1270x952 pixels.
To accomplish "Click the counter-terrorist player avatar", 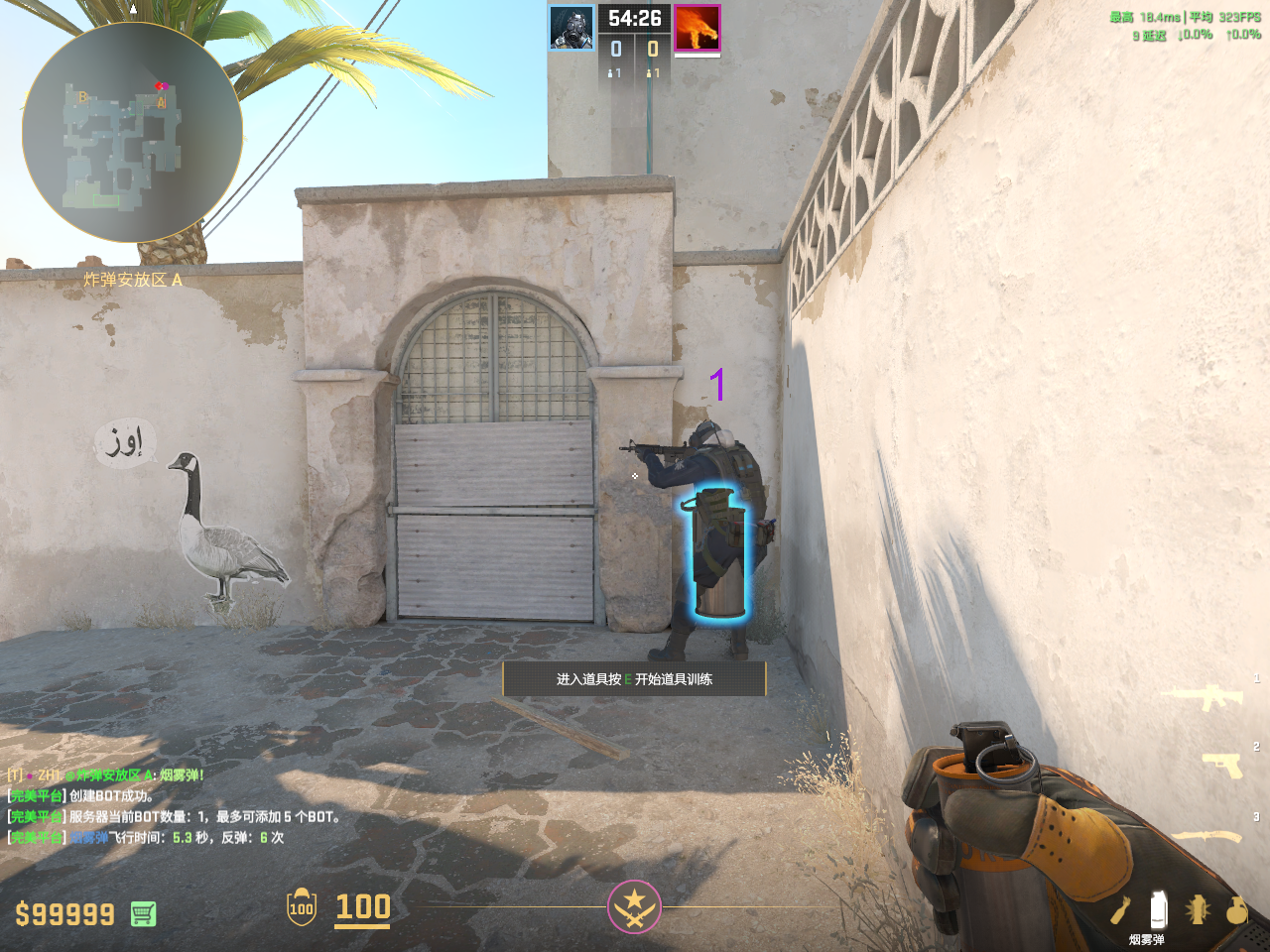I will 572,28.
